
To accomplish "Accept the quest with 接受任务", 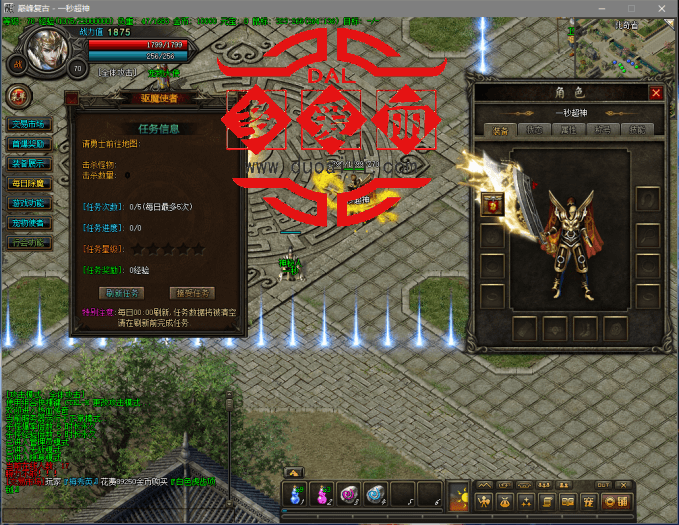I will (x=191, y=293).
